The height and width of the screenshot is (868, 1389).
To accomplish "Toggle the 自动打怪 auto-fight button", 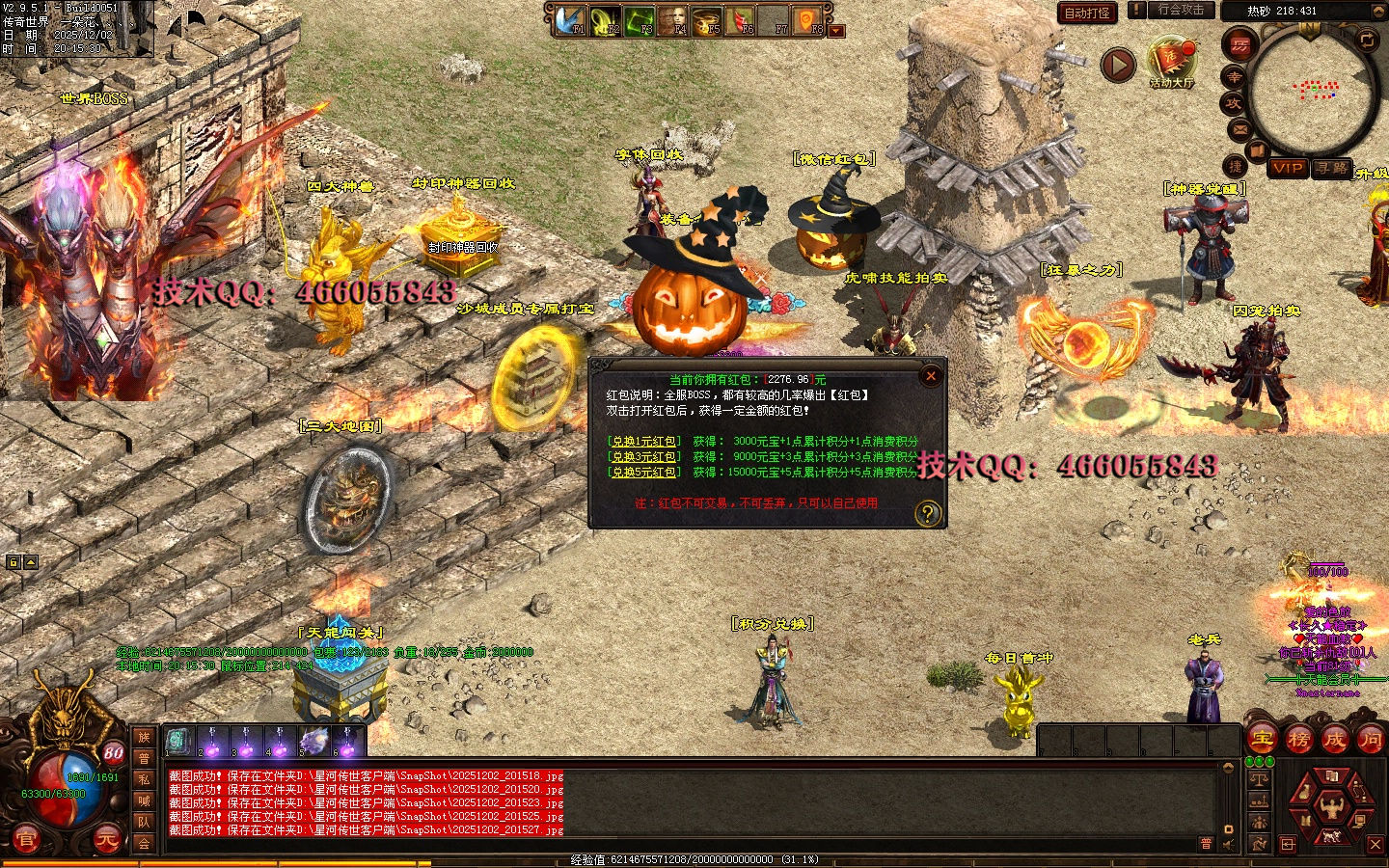I will coord(1087,13).
